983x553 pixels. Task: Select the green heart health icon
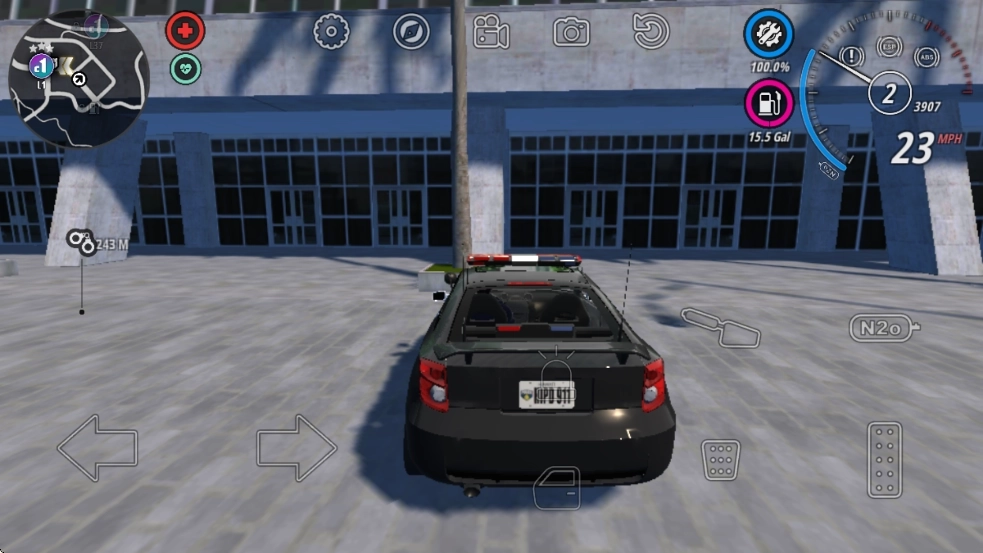(x=185, y=68)
